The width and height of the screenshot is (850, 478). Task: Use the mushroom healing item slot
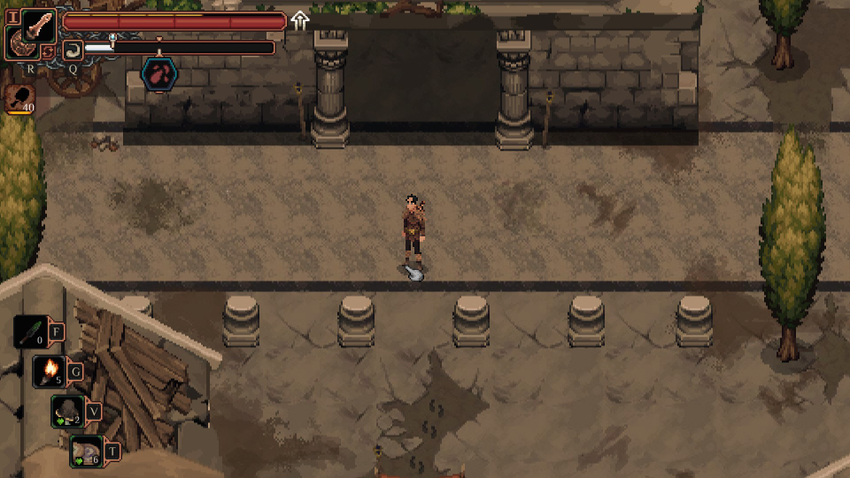[67, 410]
